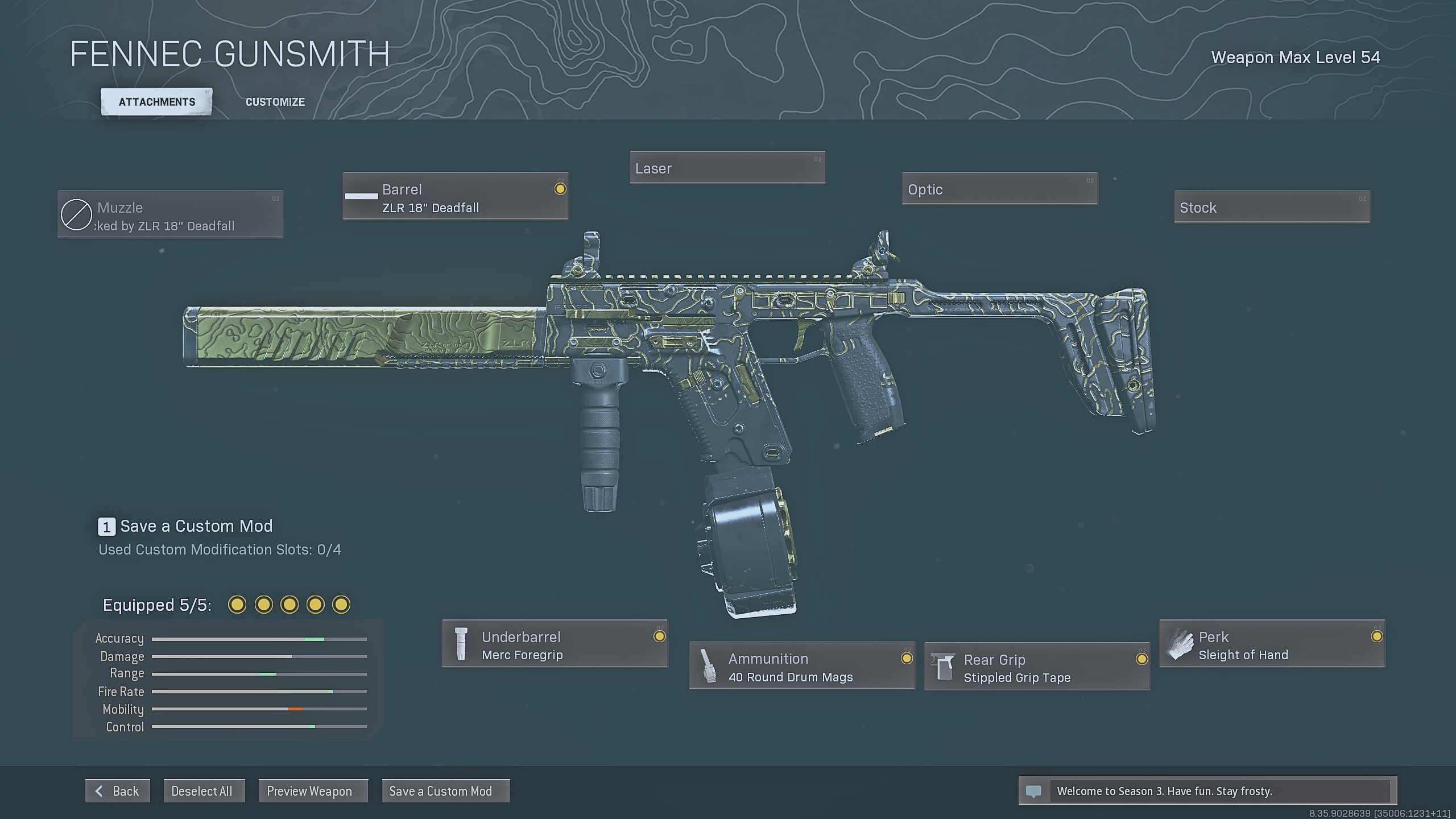Open Rear Grip Stippled Grip Tape slot
Image resolution: width=1456 pixels, height=819 pixels.
click(1037, 667)
